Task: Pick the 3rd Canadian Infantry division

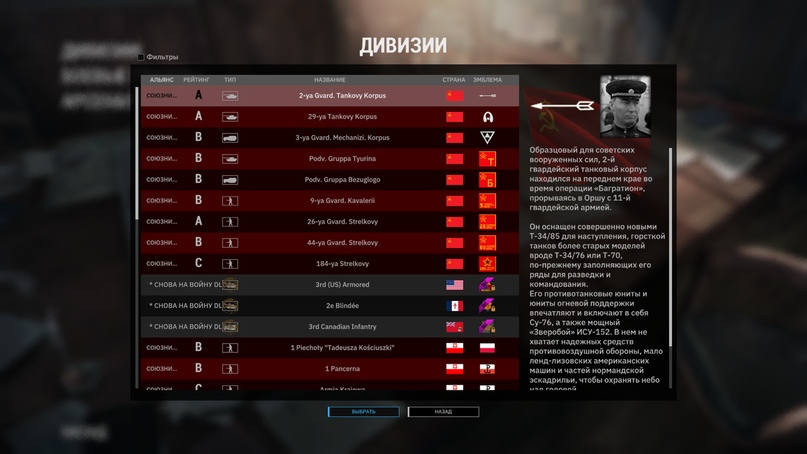Action: (329, 327)
